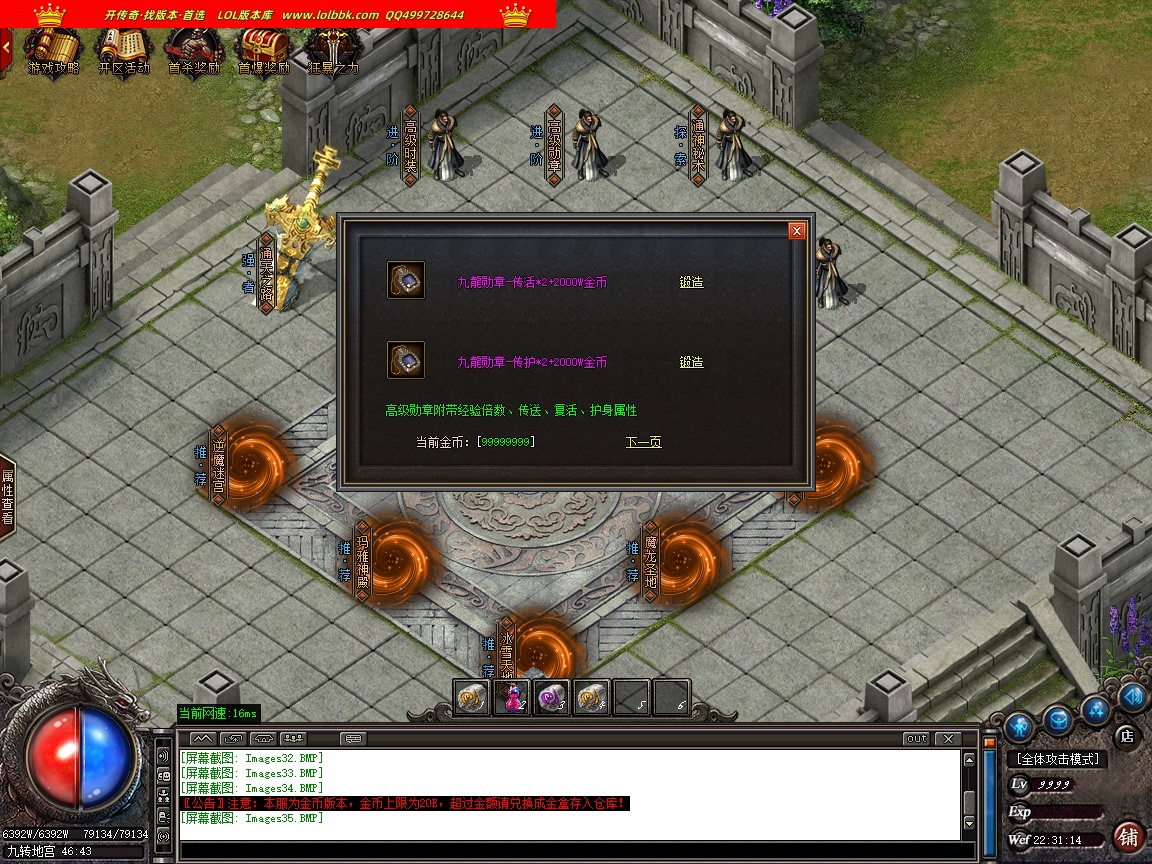Image resolution: width=1152 pixels, height=864 pixels.
Task: Open the 属性查看 attribute view side tab
Action: 7,497
